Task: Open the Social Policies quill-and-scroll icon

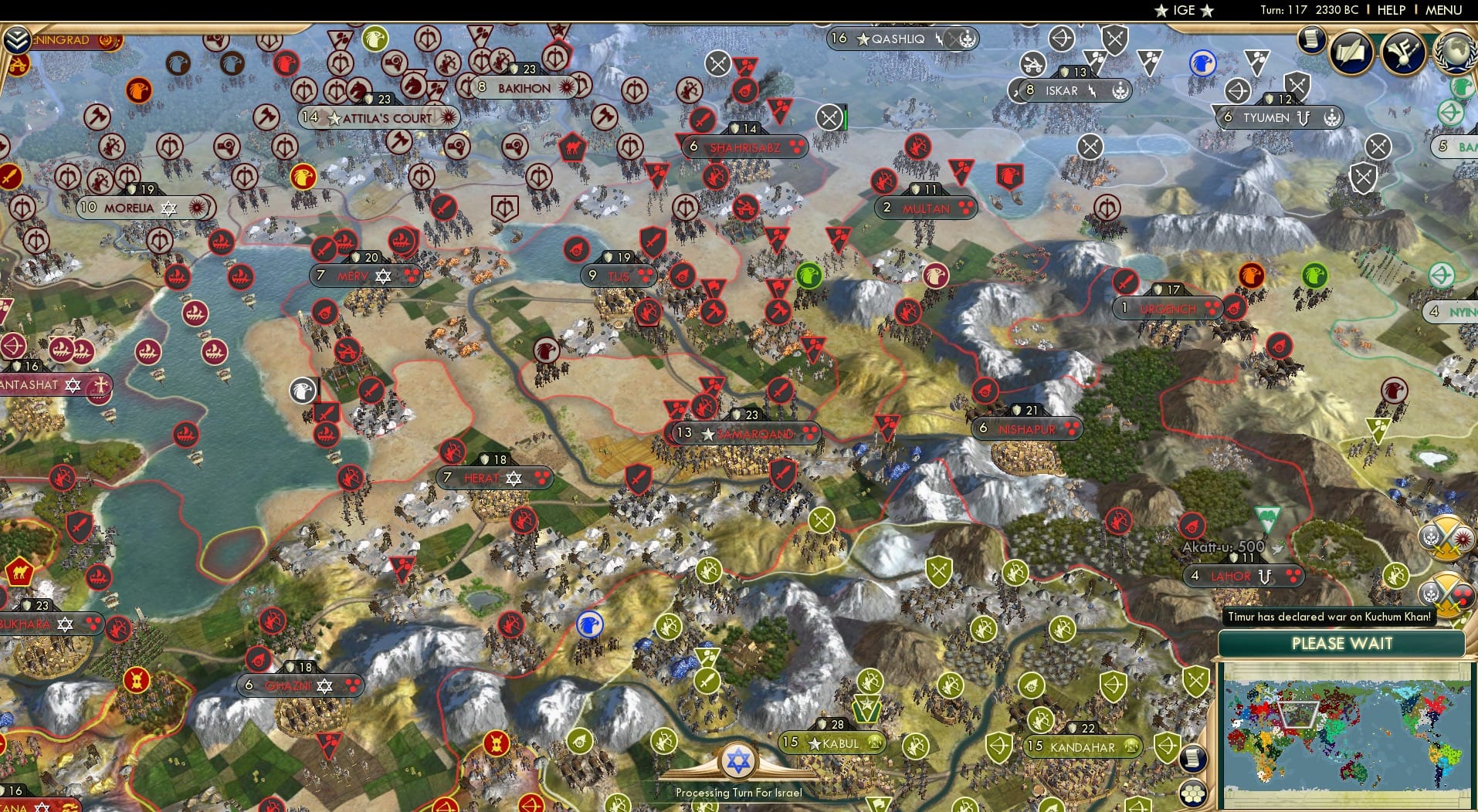Action: point(1350,52)
